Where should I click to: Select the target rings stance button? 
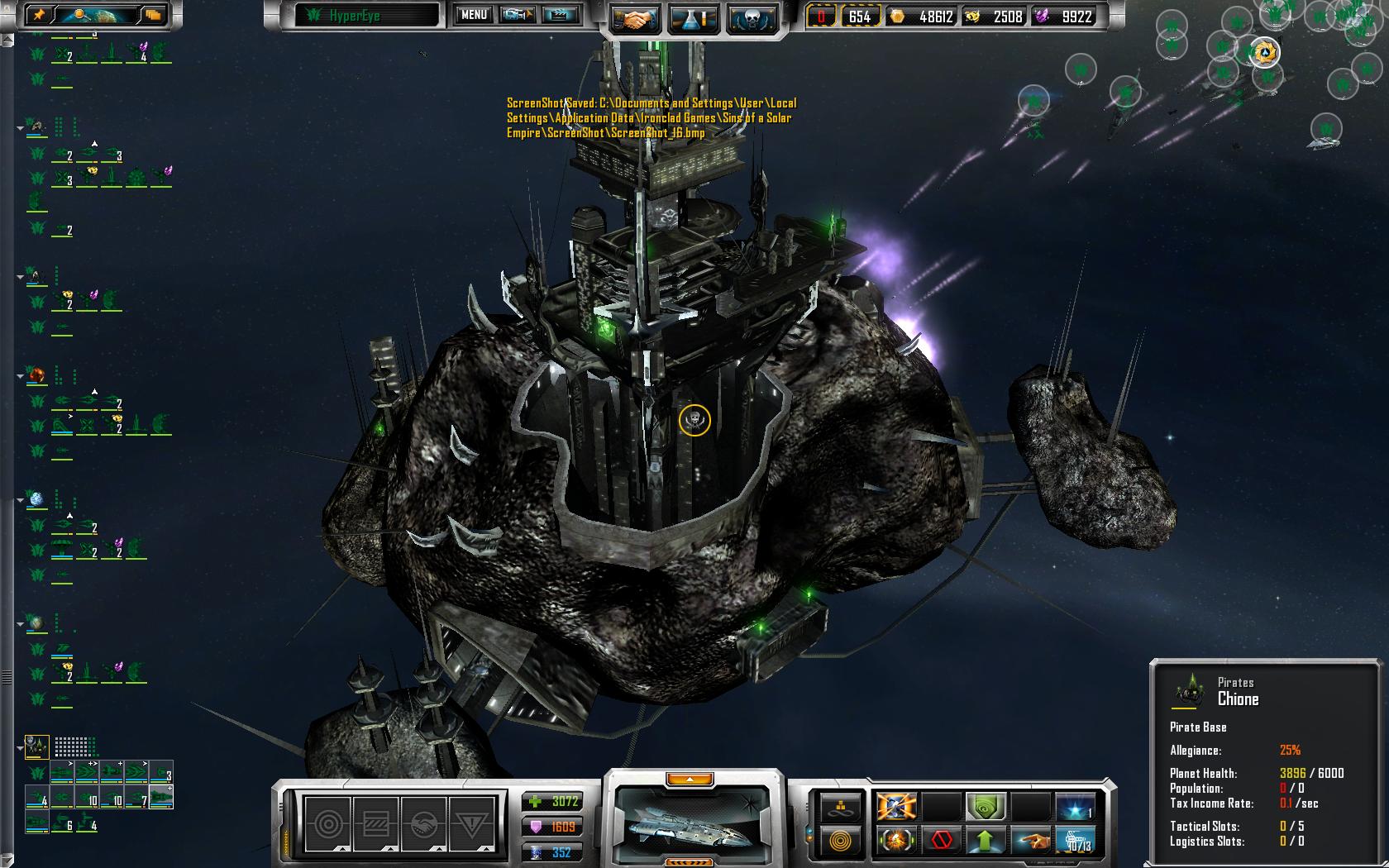point(327,823)
